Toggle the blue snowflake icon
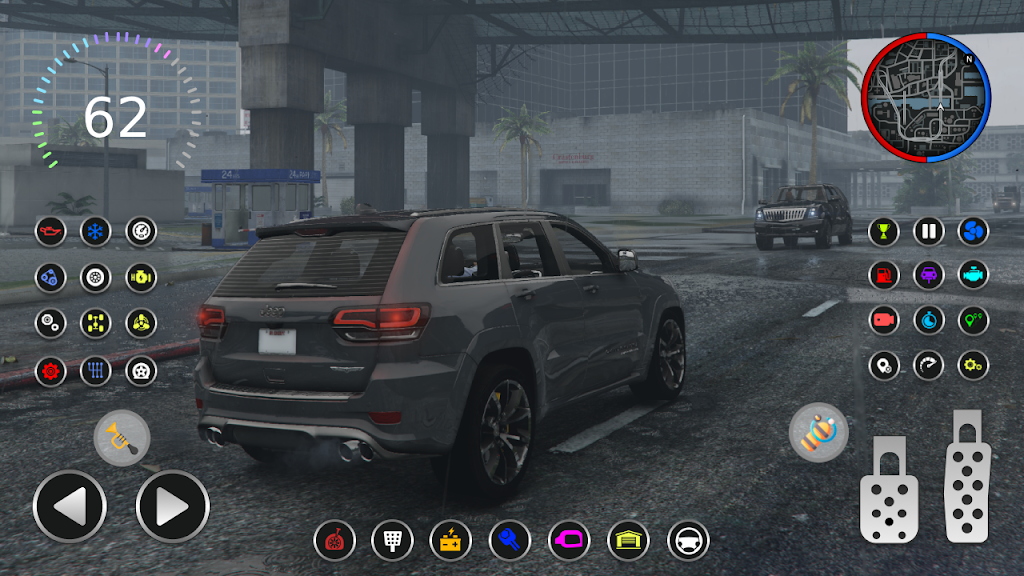 (x=96, y=232)
